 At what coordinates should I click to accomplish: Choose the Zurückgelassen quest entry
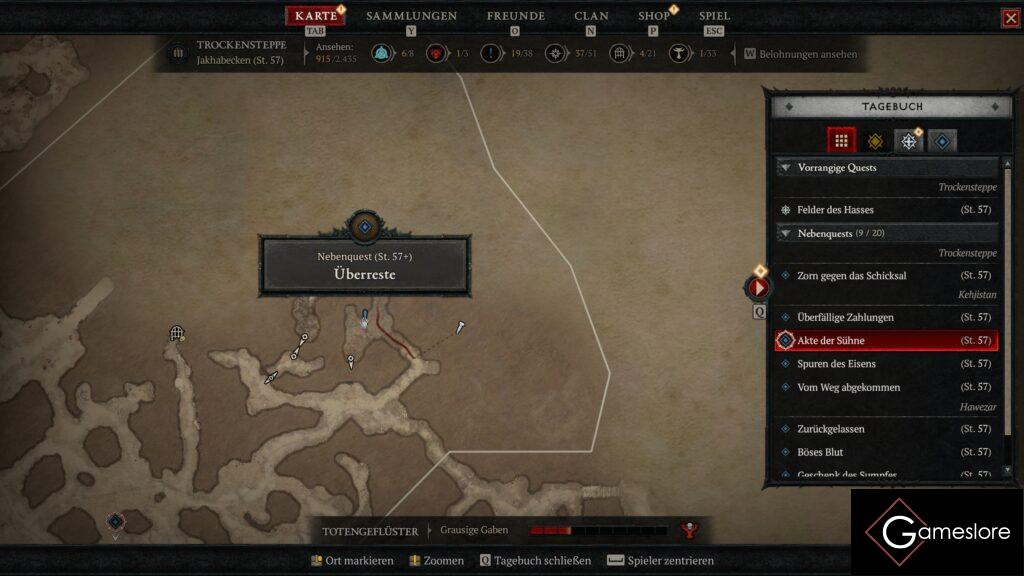click(x=831, y=429)
